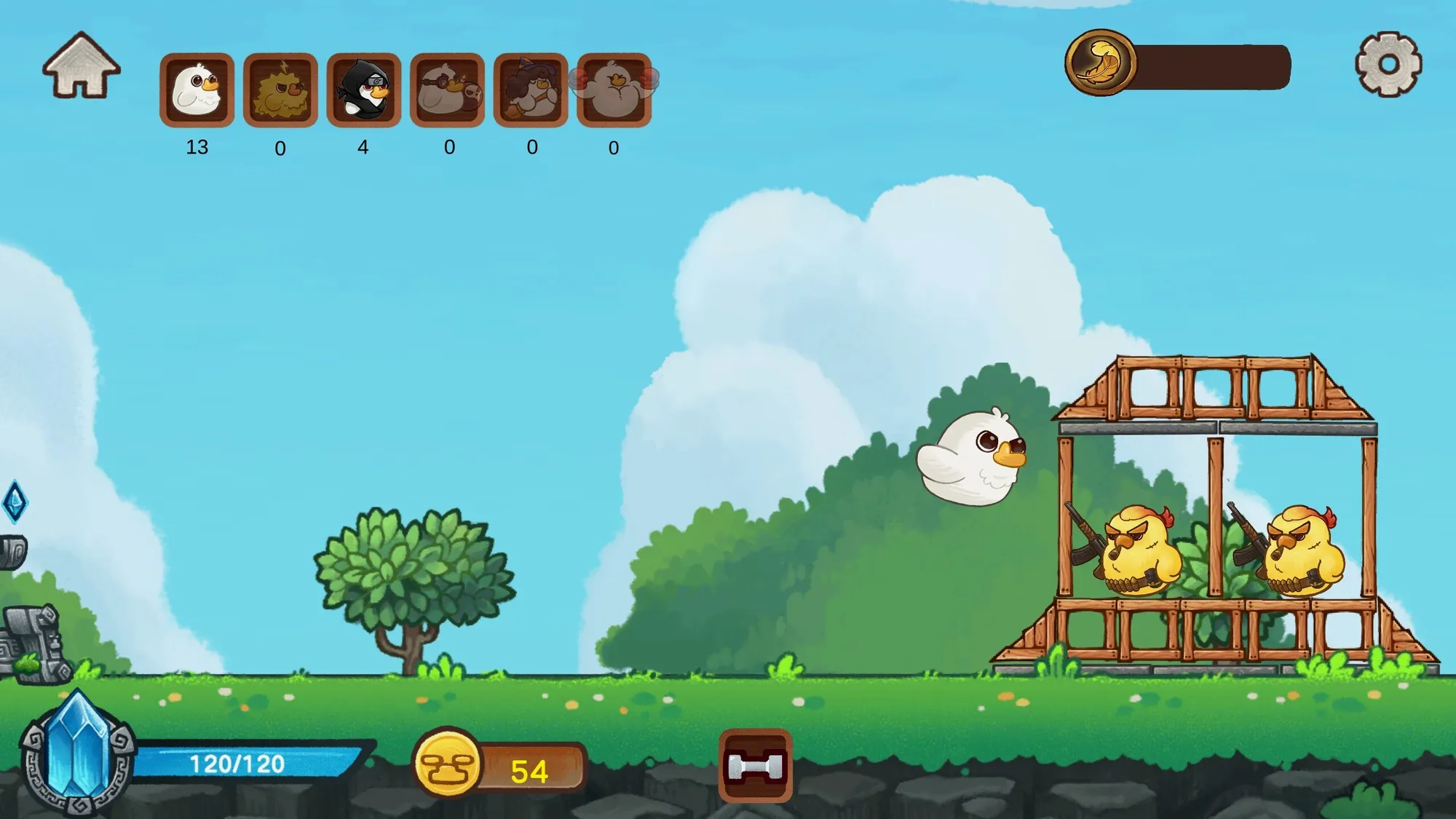This screenshot has height=819, width=1456.
Task: Select the black ninja duck slot
Action: tap(364, 90)
